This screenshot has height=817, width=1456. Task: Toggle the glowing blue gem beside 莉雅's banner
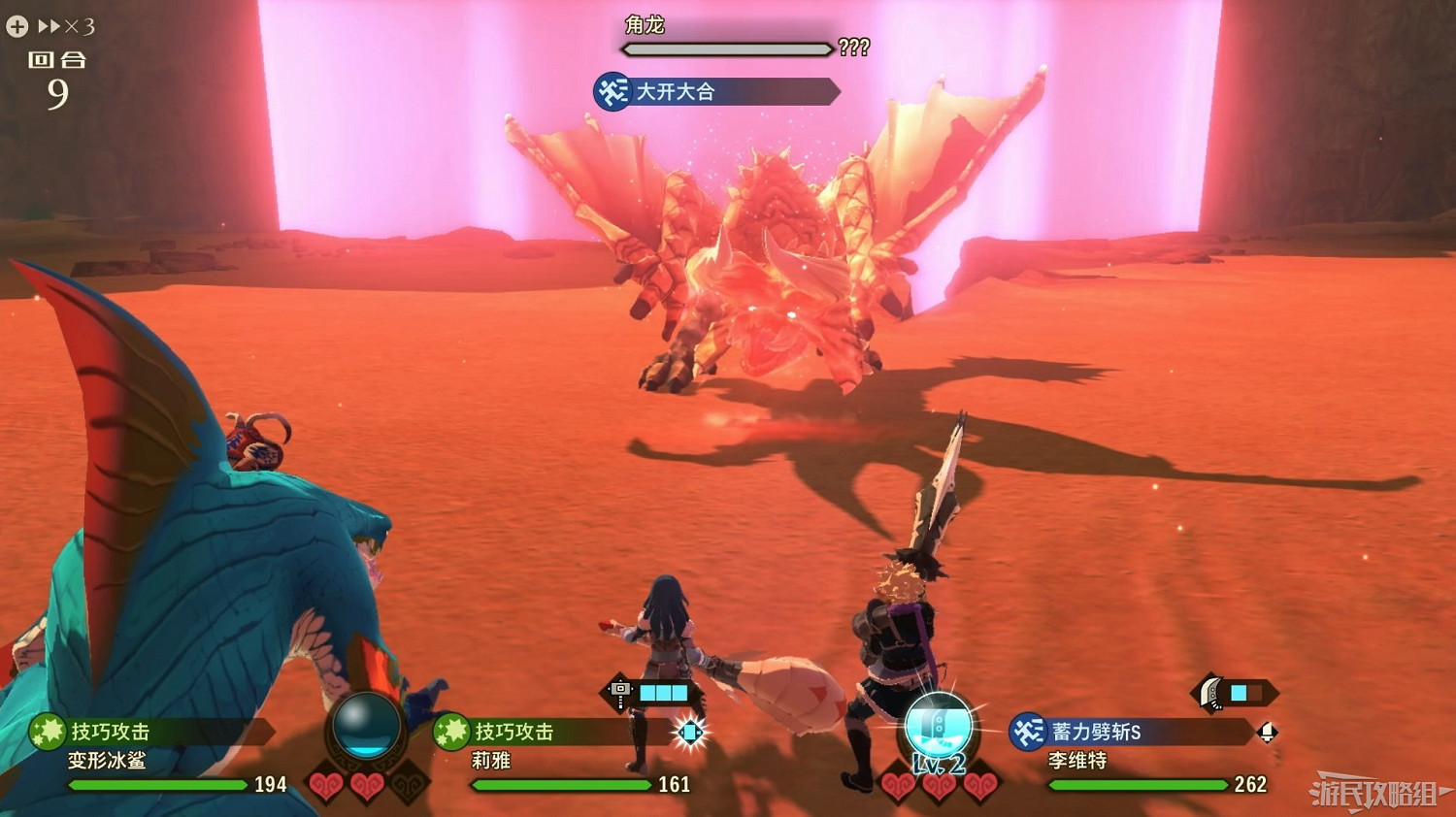pyautogui.click(x=691, y=733)
